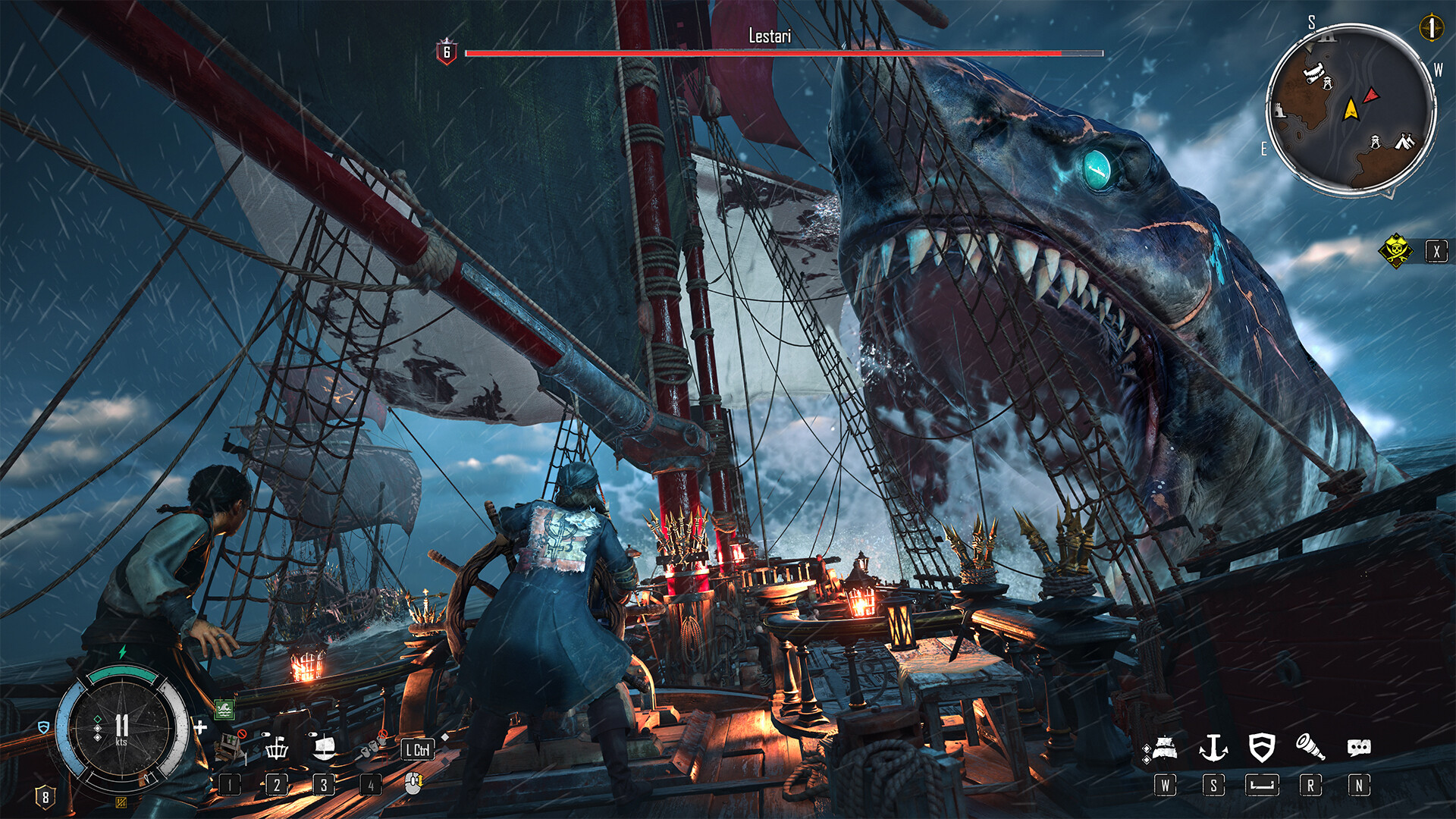
Task: Raise the sails with the sail icon
Action: point(1164,748)
